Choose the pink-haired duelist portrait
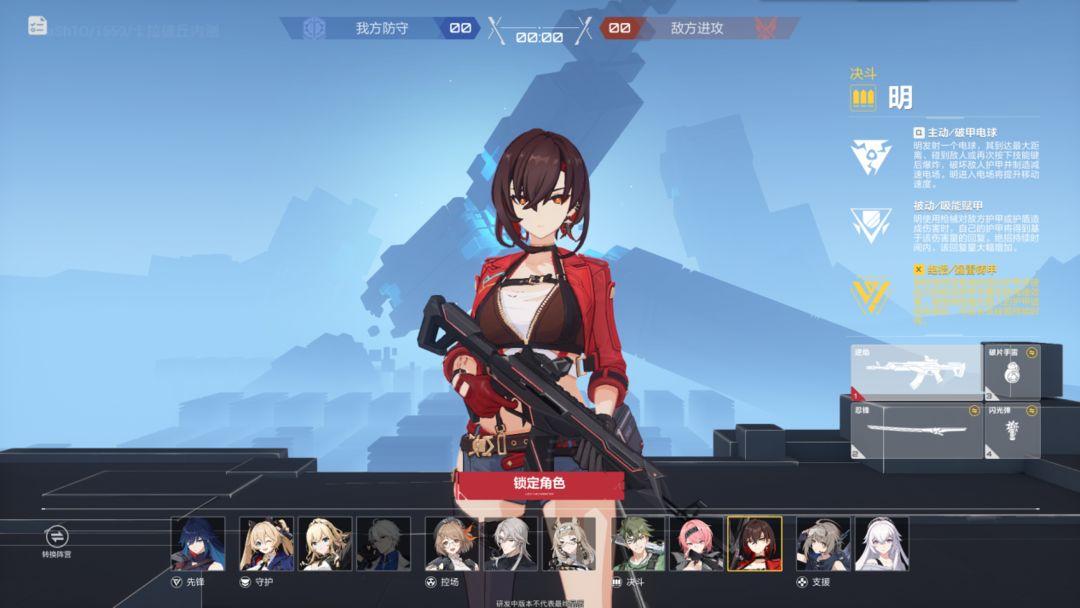This screenshot has width=1080, height=608. [x=697, y=544]
